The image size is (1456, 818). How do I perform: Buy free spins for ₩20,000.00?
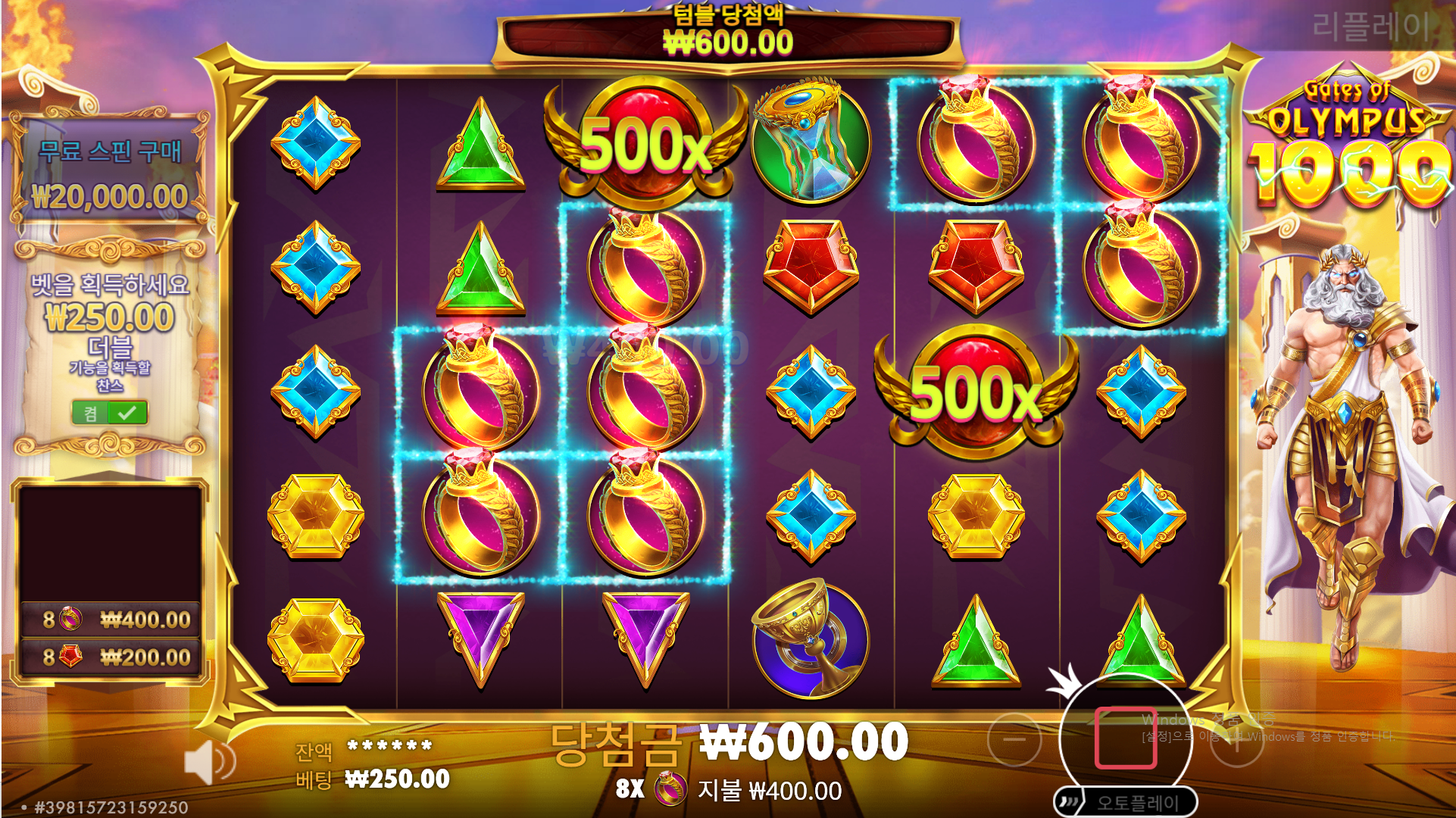[x=110, y=173]
